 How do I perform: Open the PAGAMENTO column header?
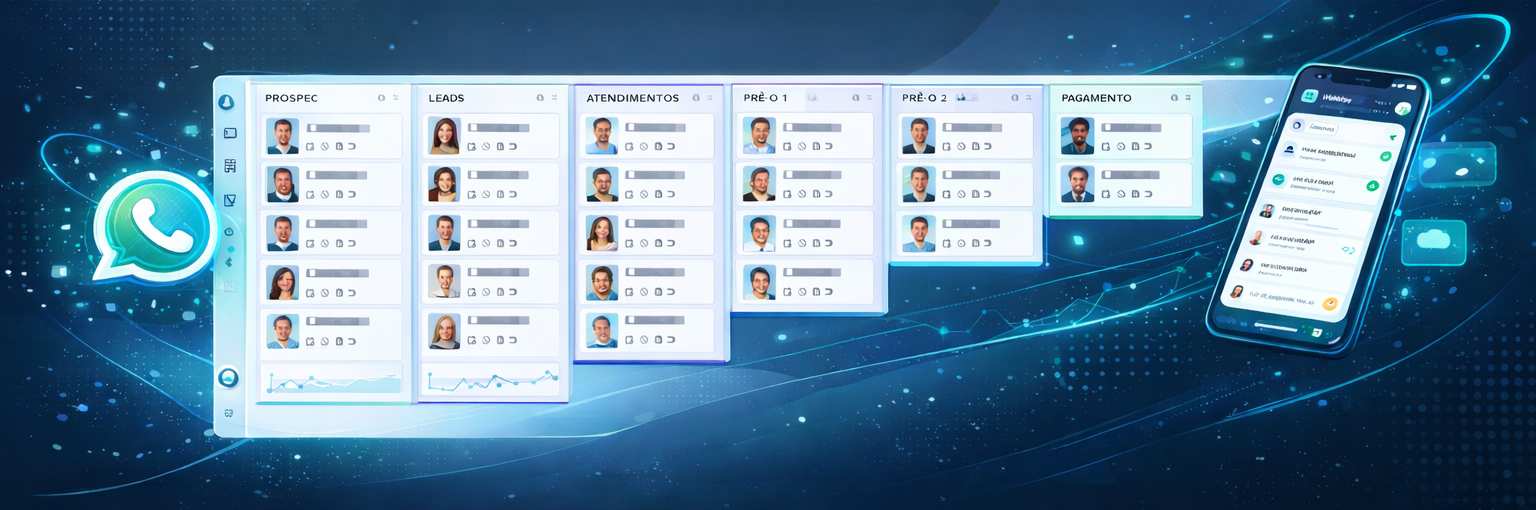[1096, 98]
